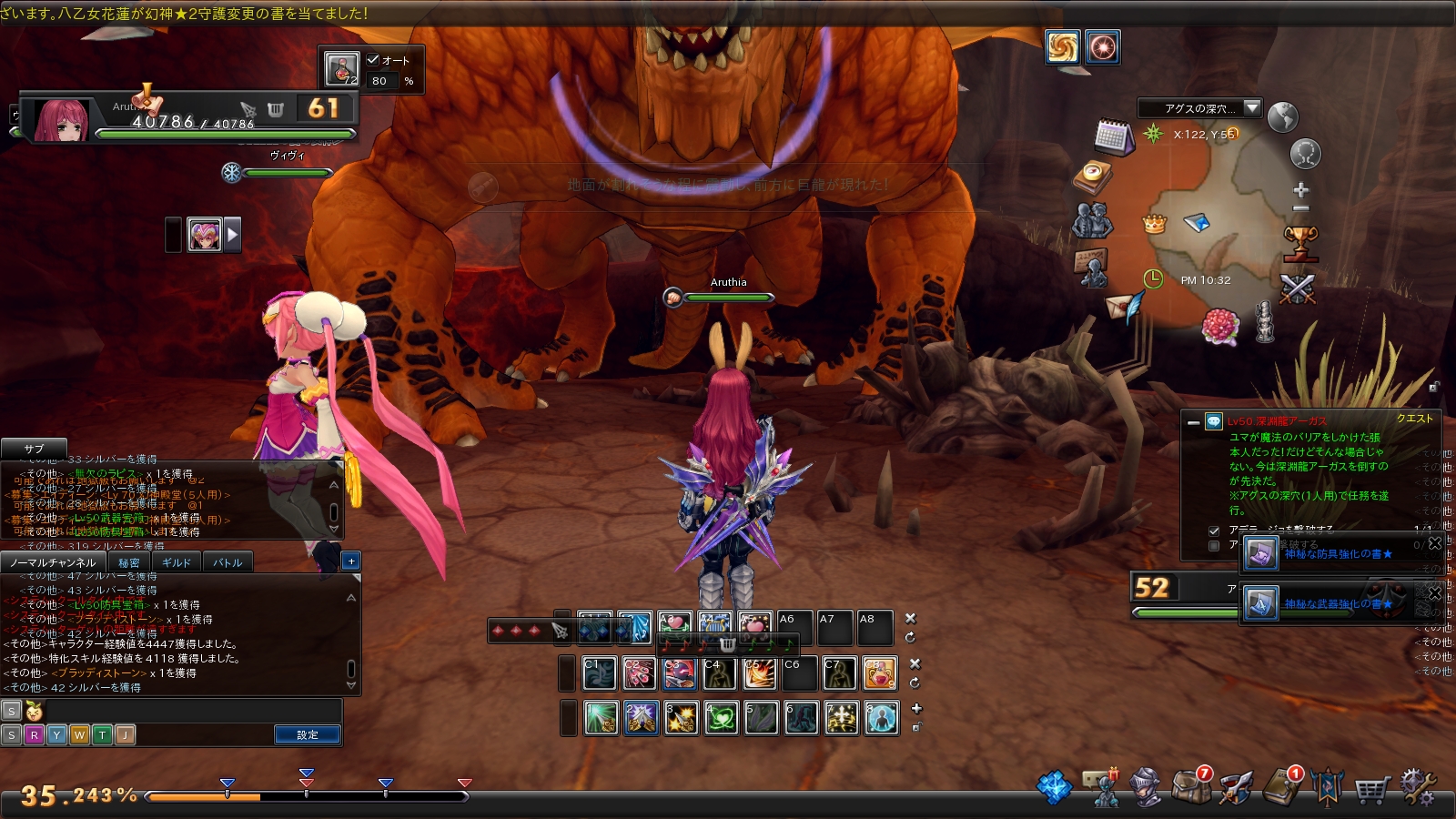Dismiss the 神秘な防具強化の書 notification
Image resolution: width=1456 pixels, height=819 pixels.
point(1435,543)
